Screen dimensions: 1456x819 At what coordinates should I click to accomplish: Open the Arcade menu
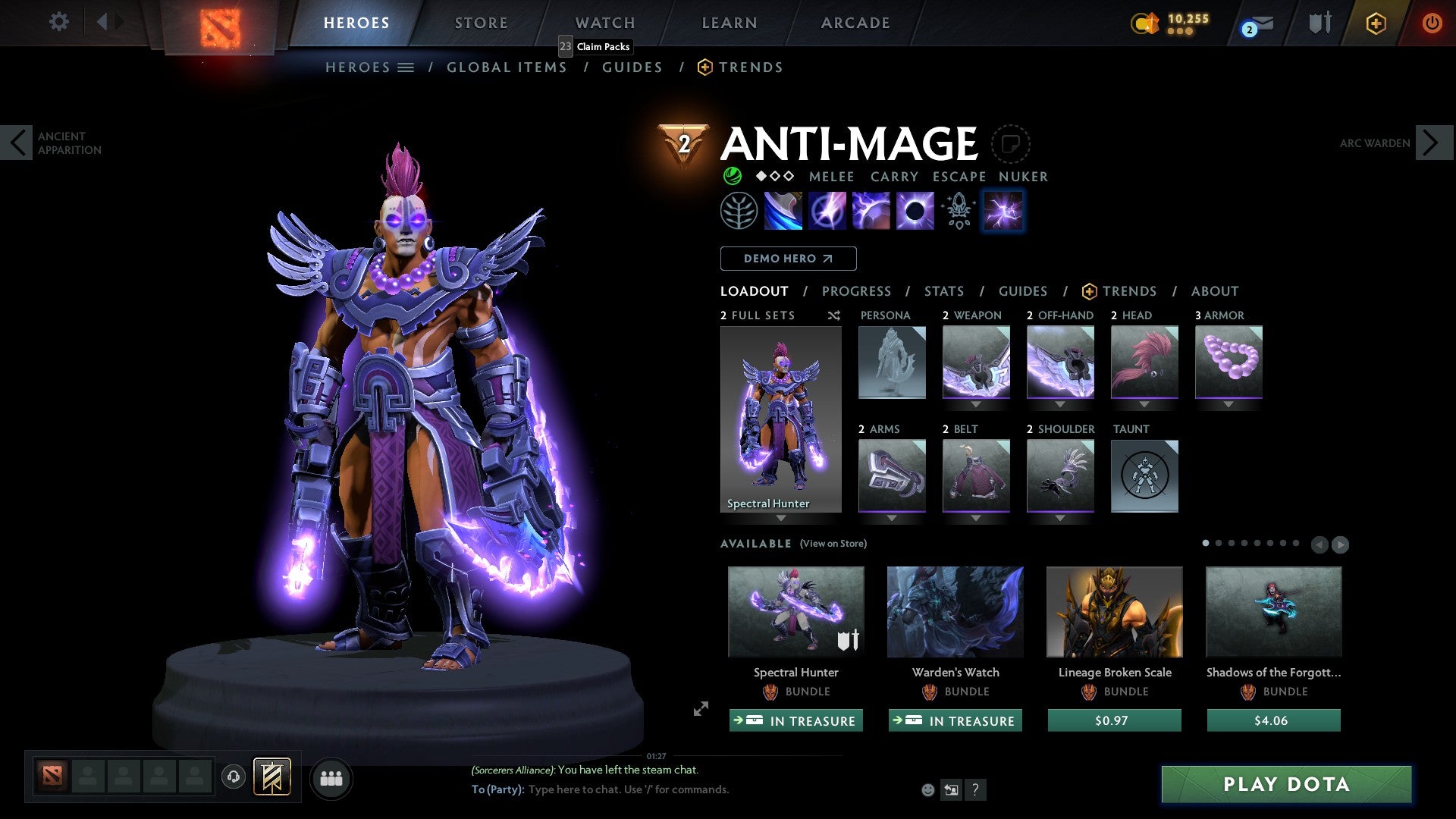[855, 22]
